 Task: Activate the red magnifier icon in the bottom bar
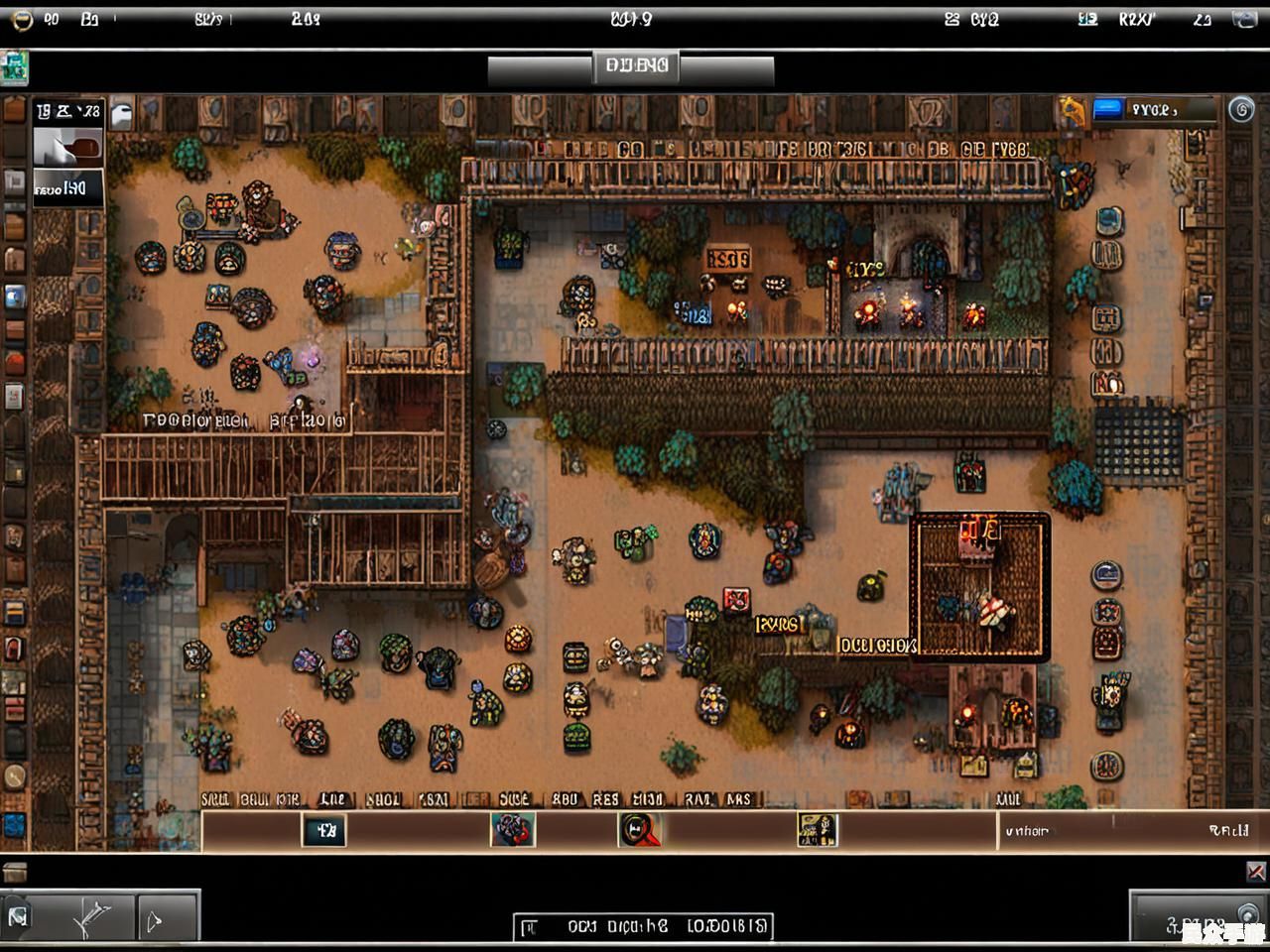640,830
